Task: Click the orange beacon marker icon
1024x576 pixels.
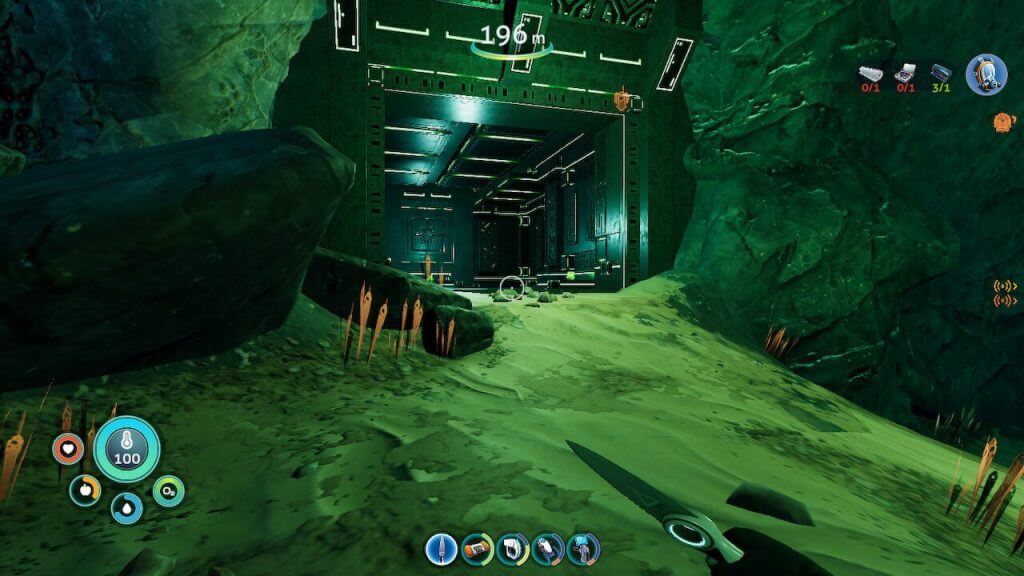Action: 1000,122
